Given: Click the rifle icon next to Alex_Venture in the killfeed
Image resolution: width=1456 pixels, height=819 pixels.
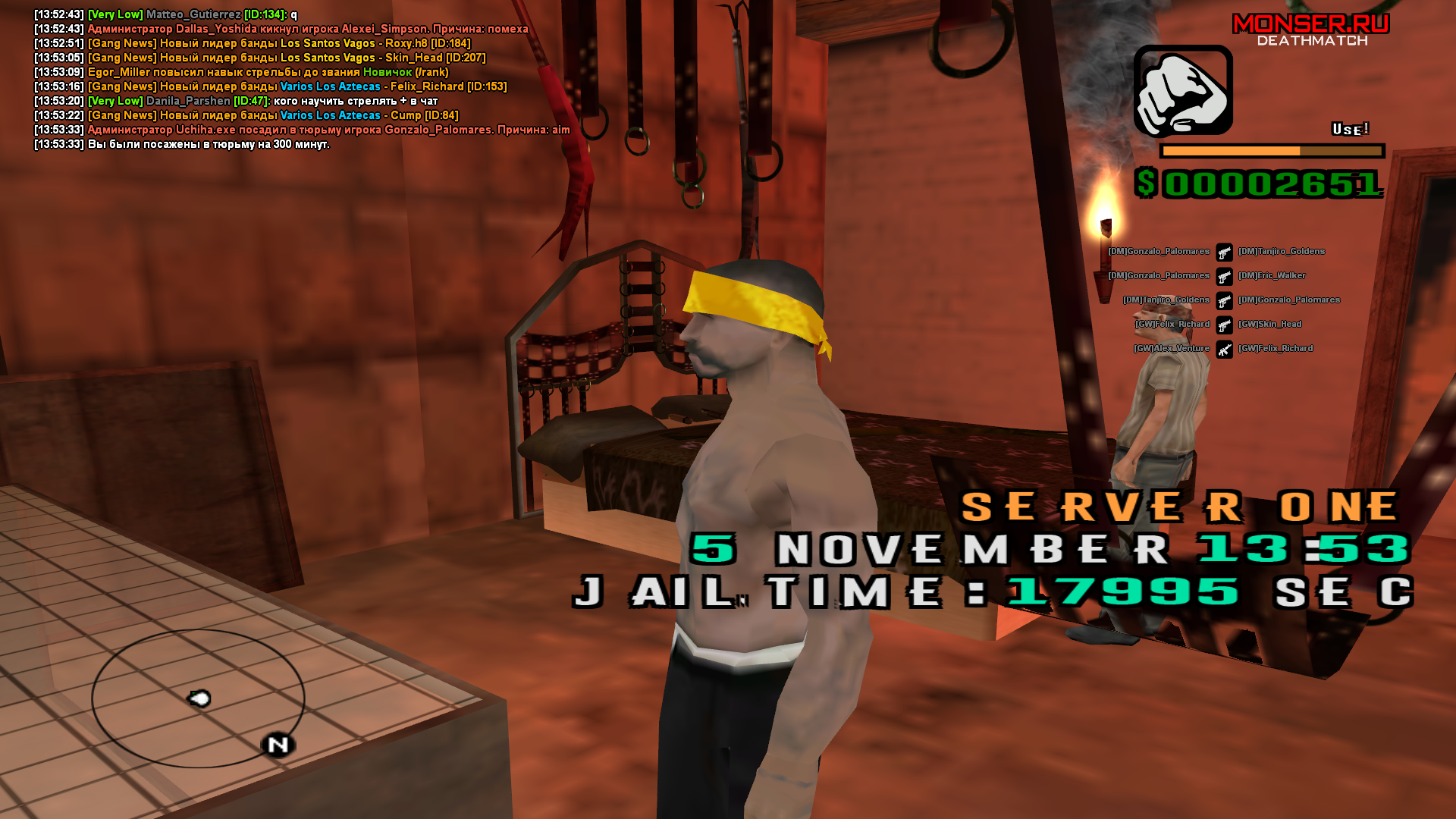Looking at the screenshot, I should click(x=1225, y=348).
